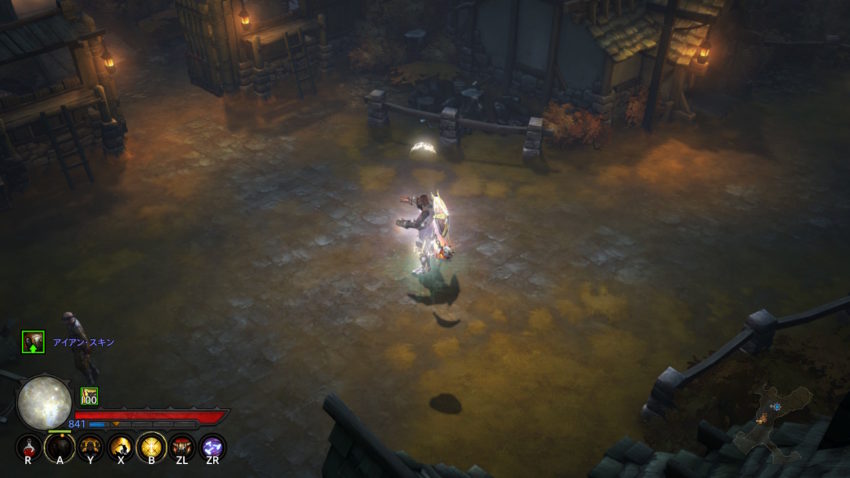Use the red health potion slot
This screenshot has height=478, width=850.
tap(29, 448)
